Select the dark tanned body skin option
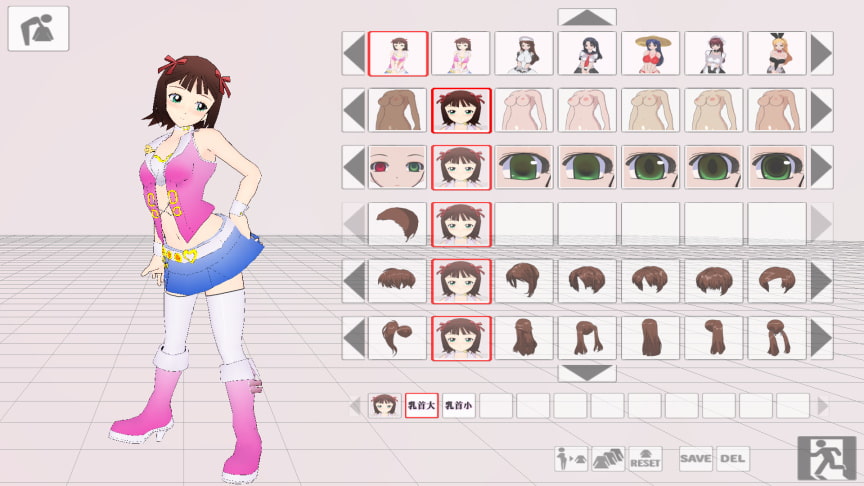 click(397, 110)
